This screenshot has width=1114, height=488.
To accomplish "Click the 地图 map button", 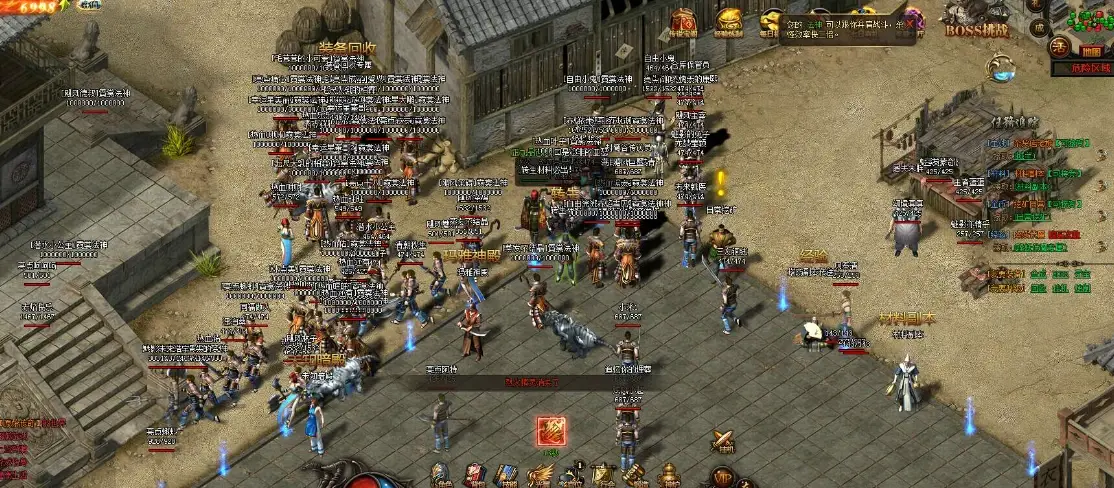I will 1091,51.
